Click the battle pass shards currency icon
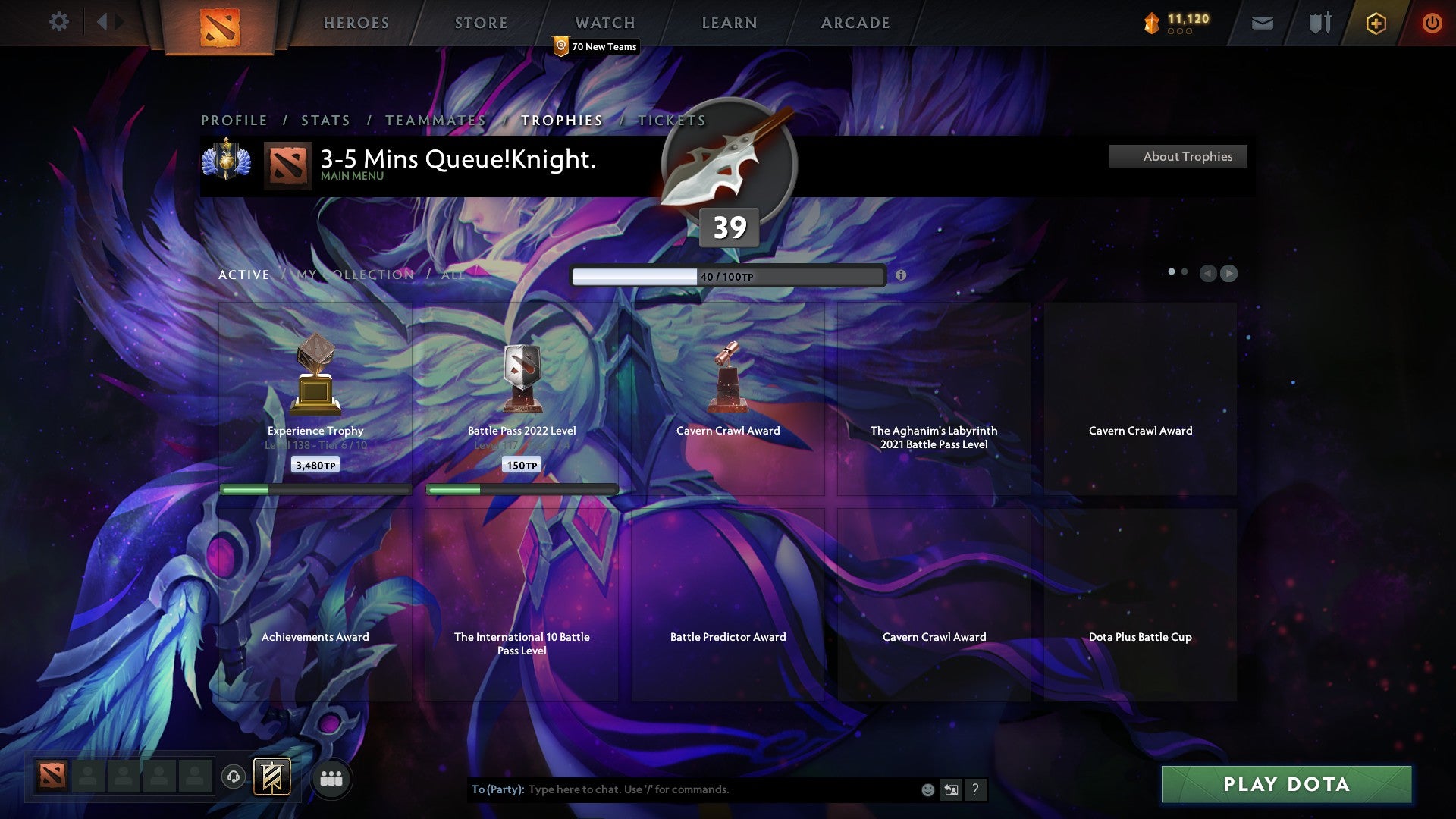 pos(1150,23)
